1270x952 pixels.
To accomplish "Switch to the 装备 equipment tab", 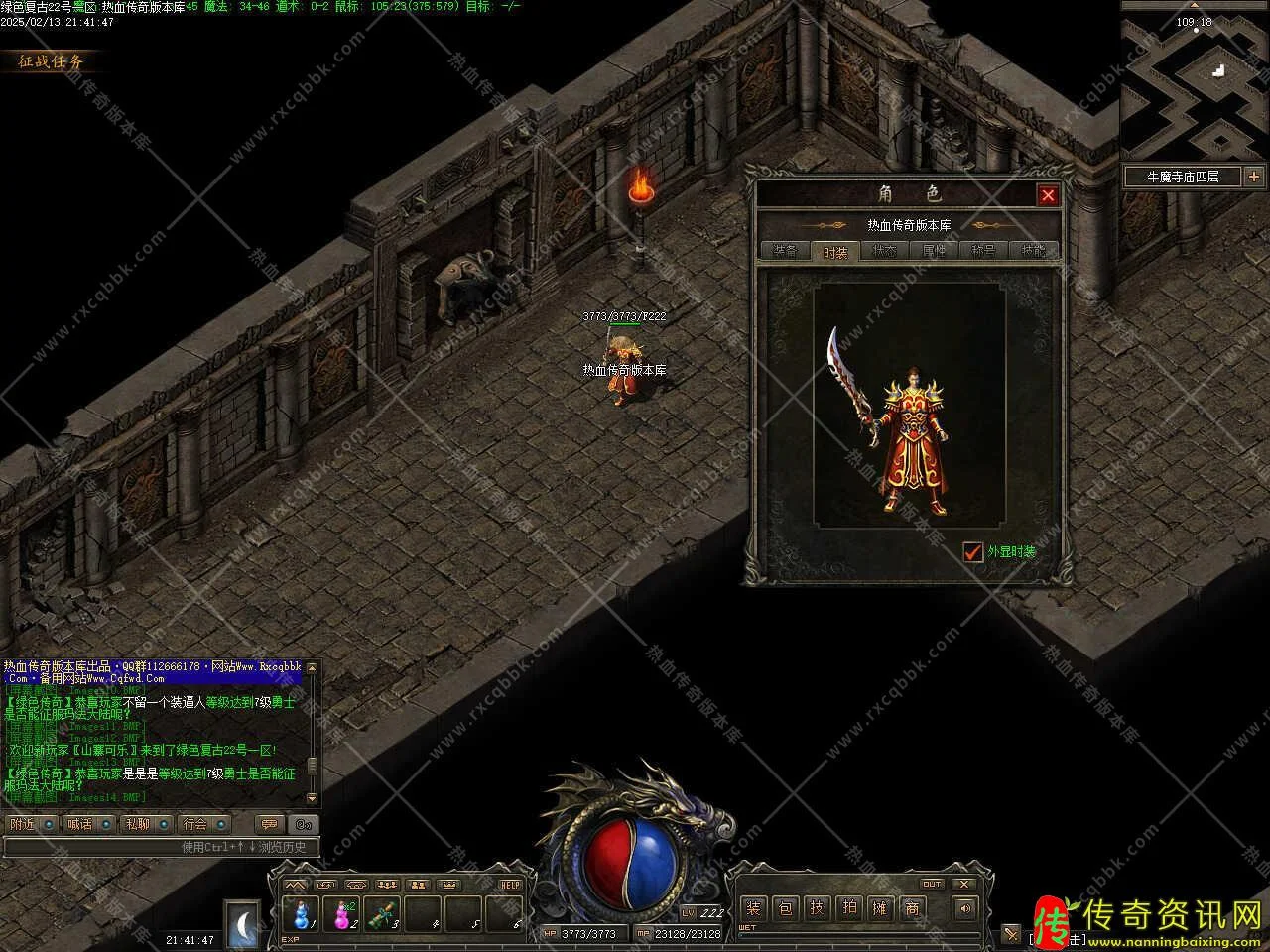I will pyautogui.click(x=785, y=251).
